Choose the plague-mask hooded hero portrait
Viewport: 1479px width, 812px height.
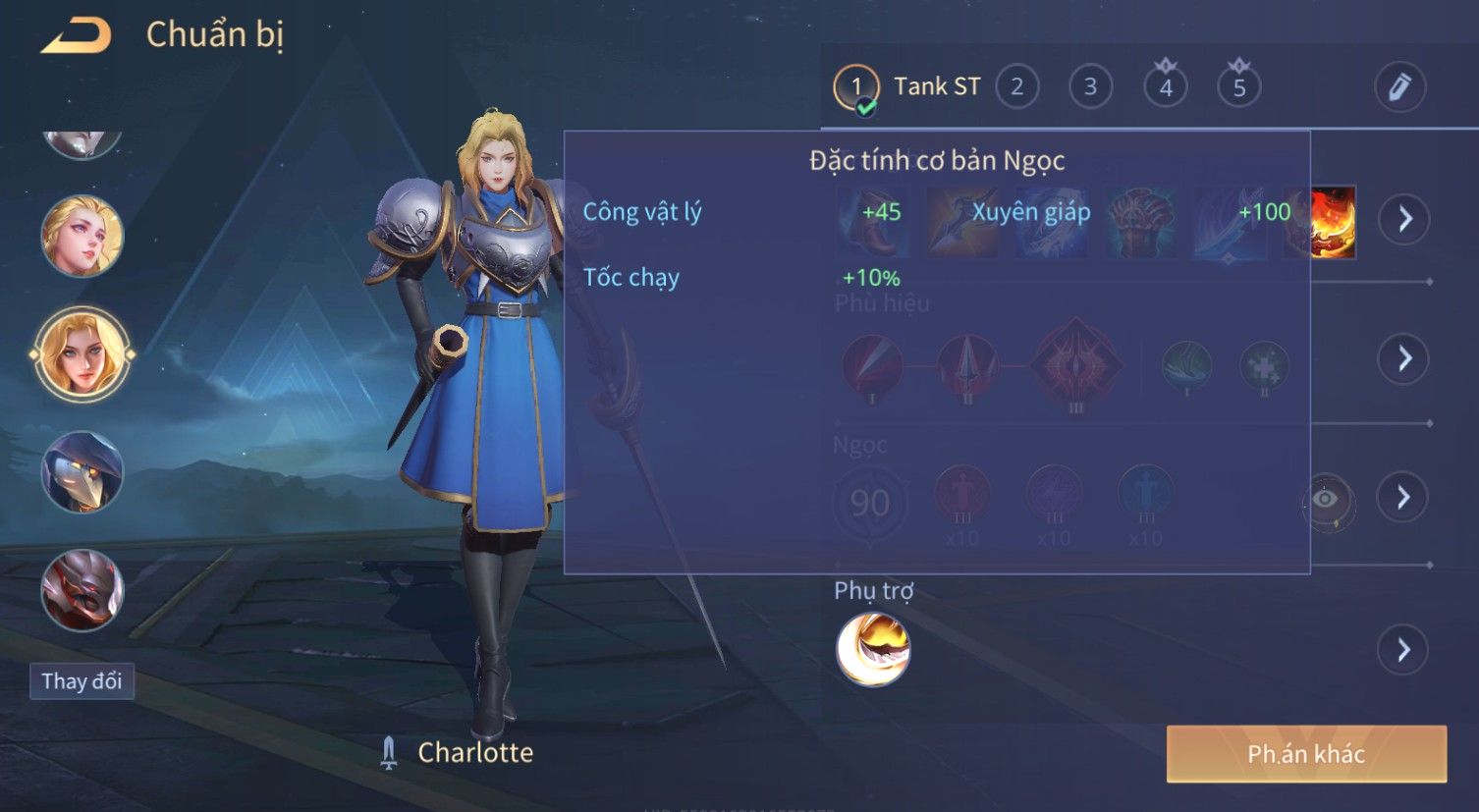pos(82,472)
